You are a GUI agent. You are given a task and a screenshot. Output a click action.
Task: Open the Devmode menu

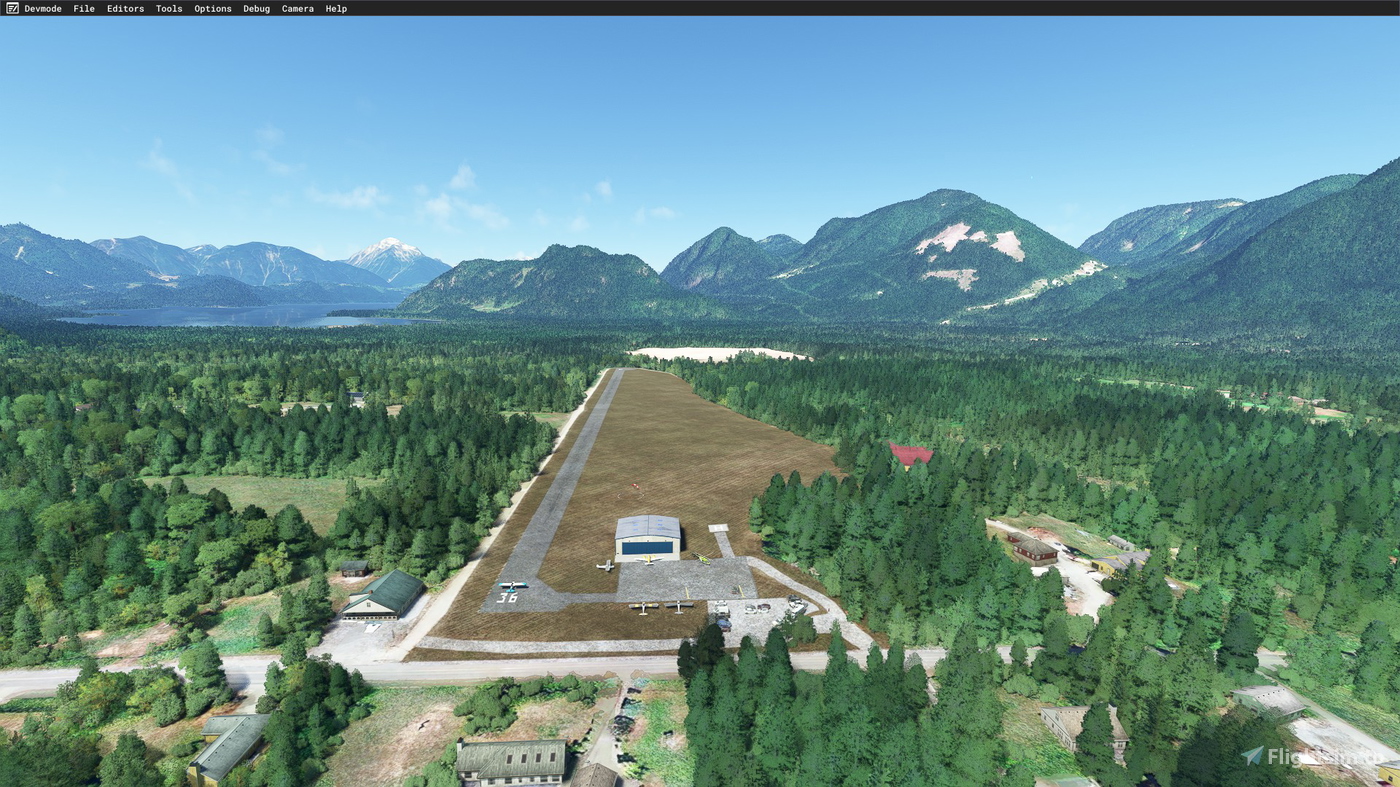point(44,8)
